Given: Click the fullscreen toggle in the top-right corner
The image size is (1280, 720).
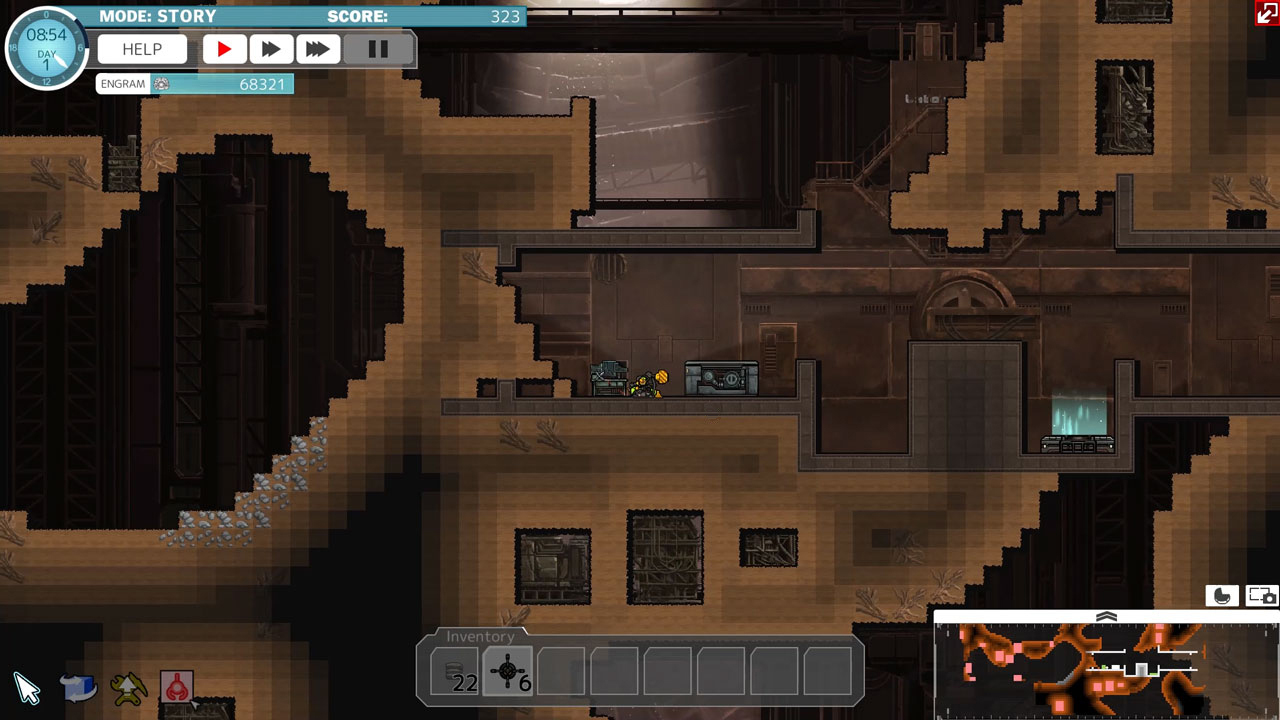Looking at the screenshot, I should coord(1266,13).
